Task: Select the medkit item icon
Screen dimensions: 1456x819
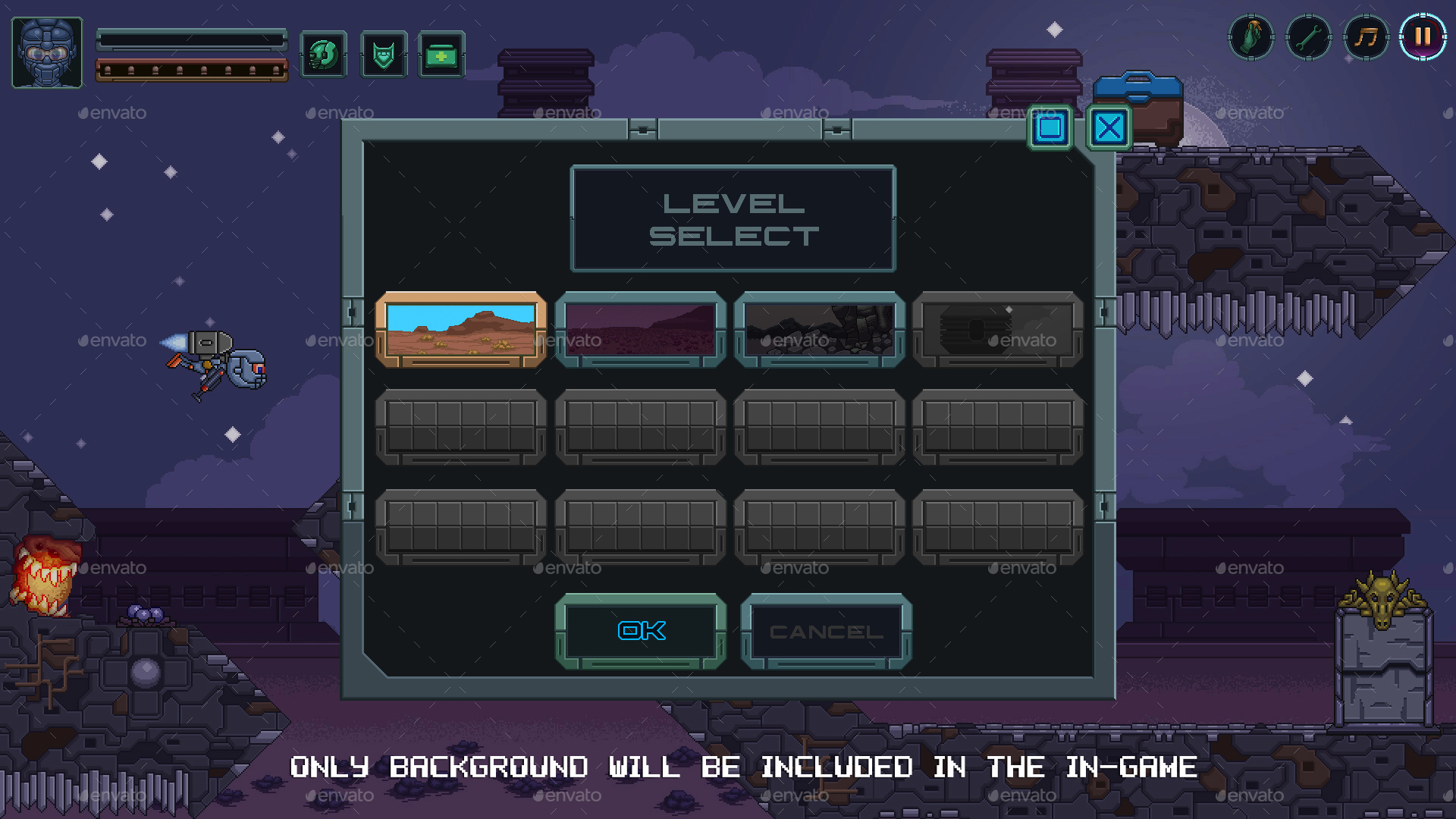Action: pos(441,55)
